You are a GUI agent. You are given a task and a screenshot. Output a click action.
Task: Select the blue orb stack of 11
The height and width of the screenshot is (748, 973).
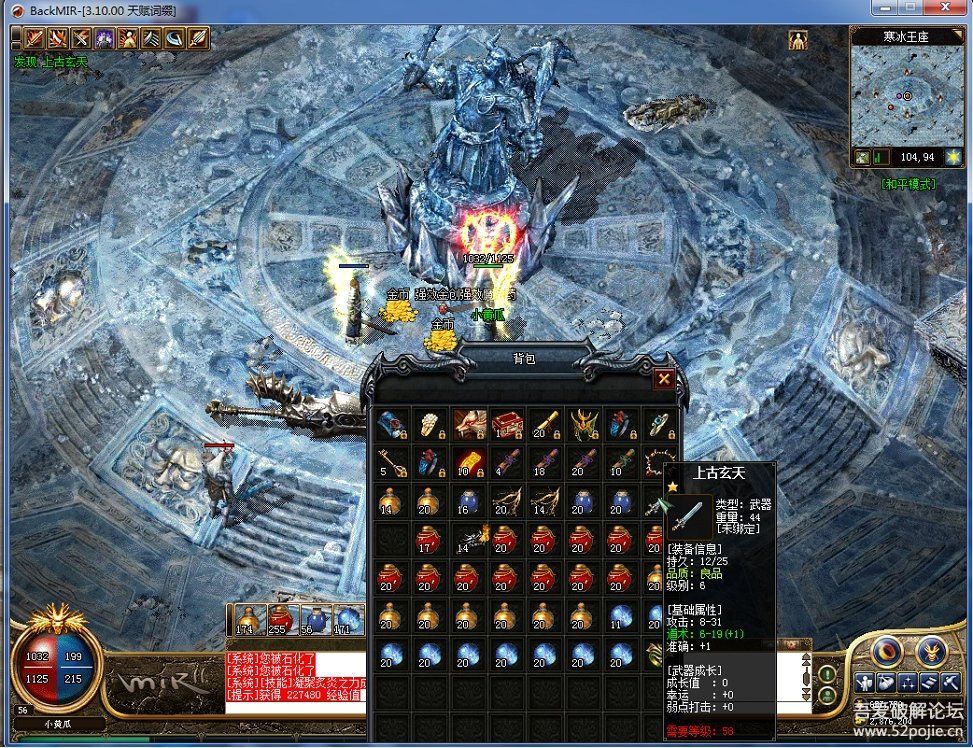click(x=620, y=614)
